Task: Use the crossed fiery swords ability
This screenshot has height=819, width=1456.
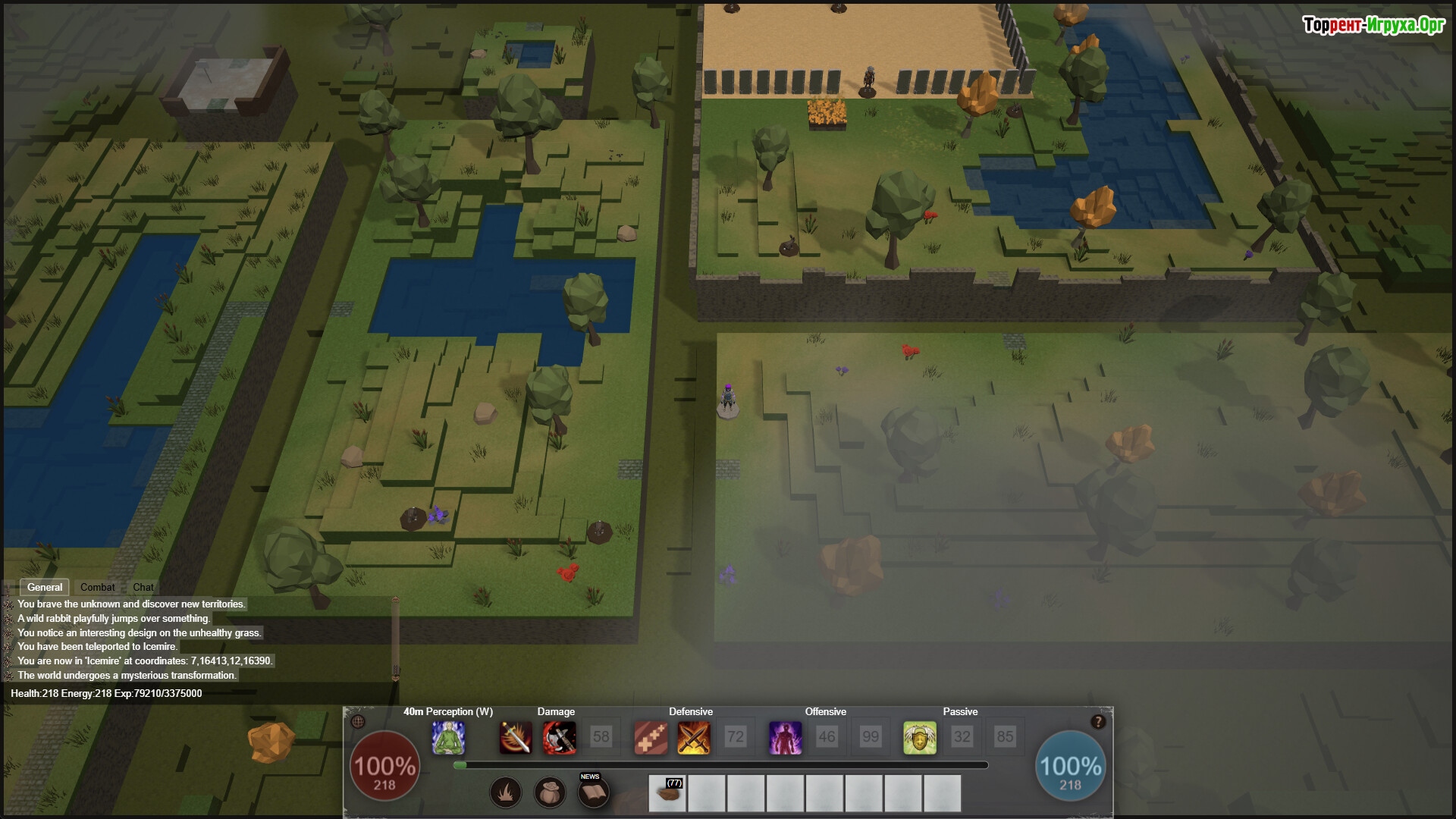Action: [693, 737]
